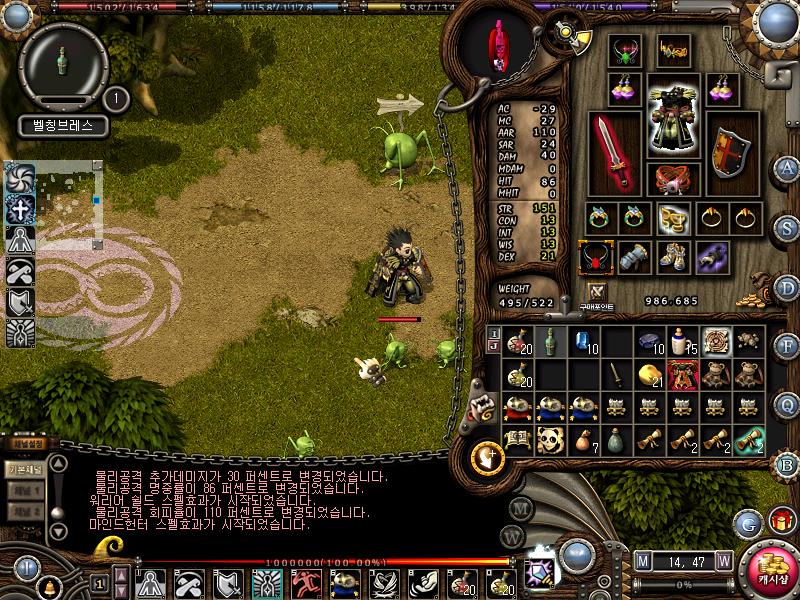Click the round A side button

coord(788,167)
